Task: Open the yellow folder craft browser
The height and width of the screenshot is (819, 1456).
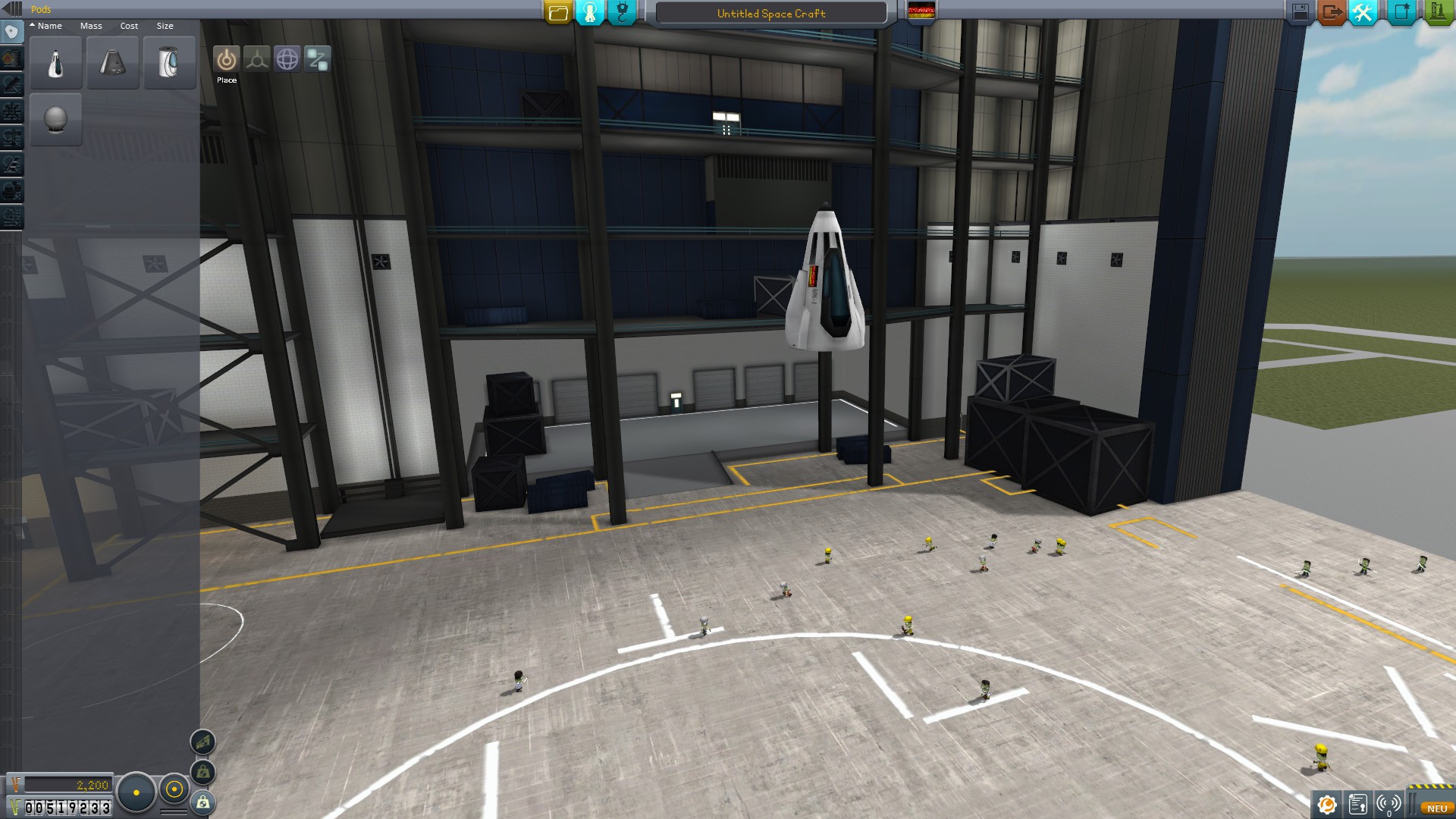Action: coord(558,12)
